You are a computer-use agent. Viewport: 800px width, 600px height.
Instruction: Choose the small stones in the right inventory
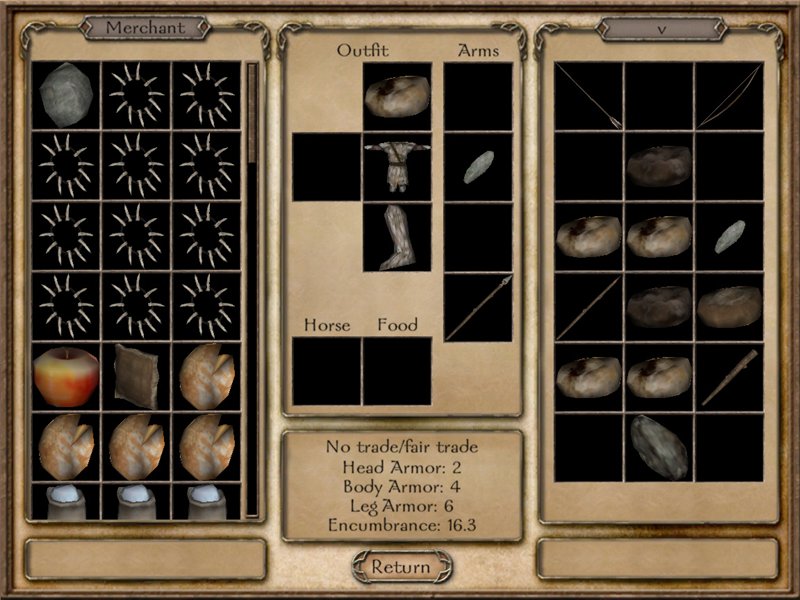pos(729,236)
